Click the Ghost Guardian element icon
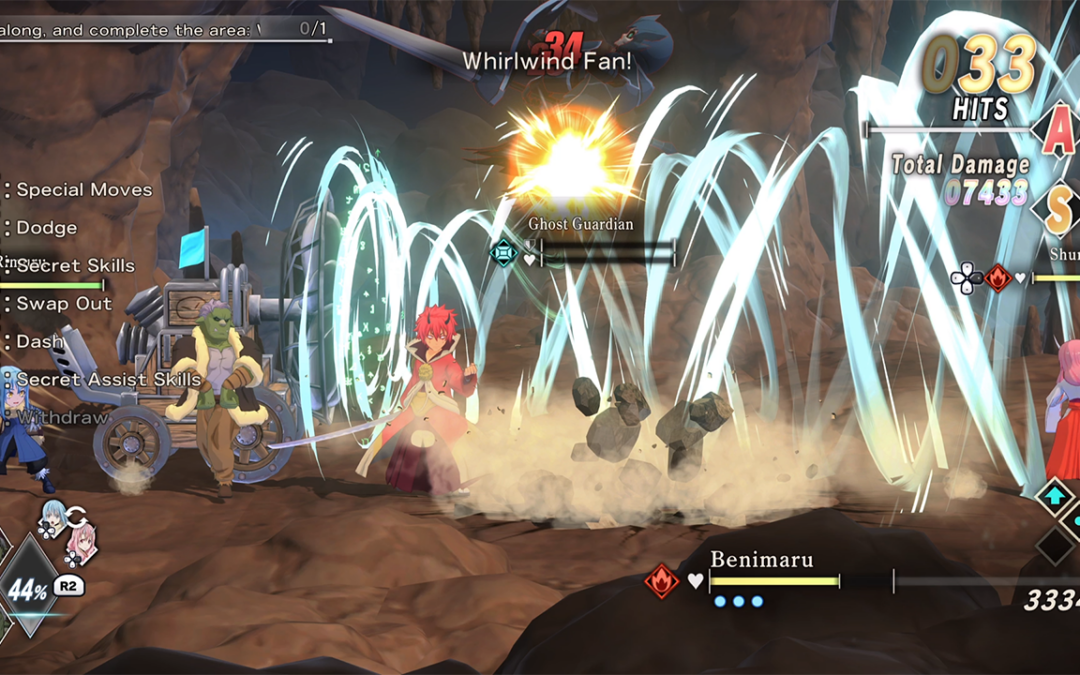1080x675 pixels. click(x=504, y=253)
